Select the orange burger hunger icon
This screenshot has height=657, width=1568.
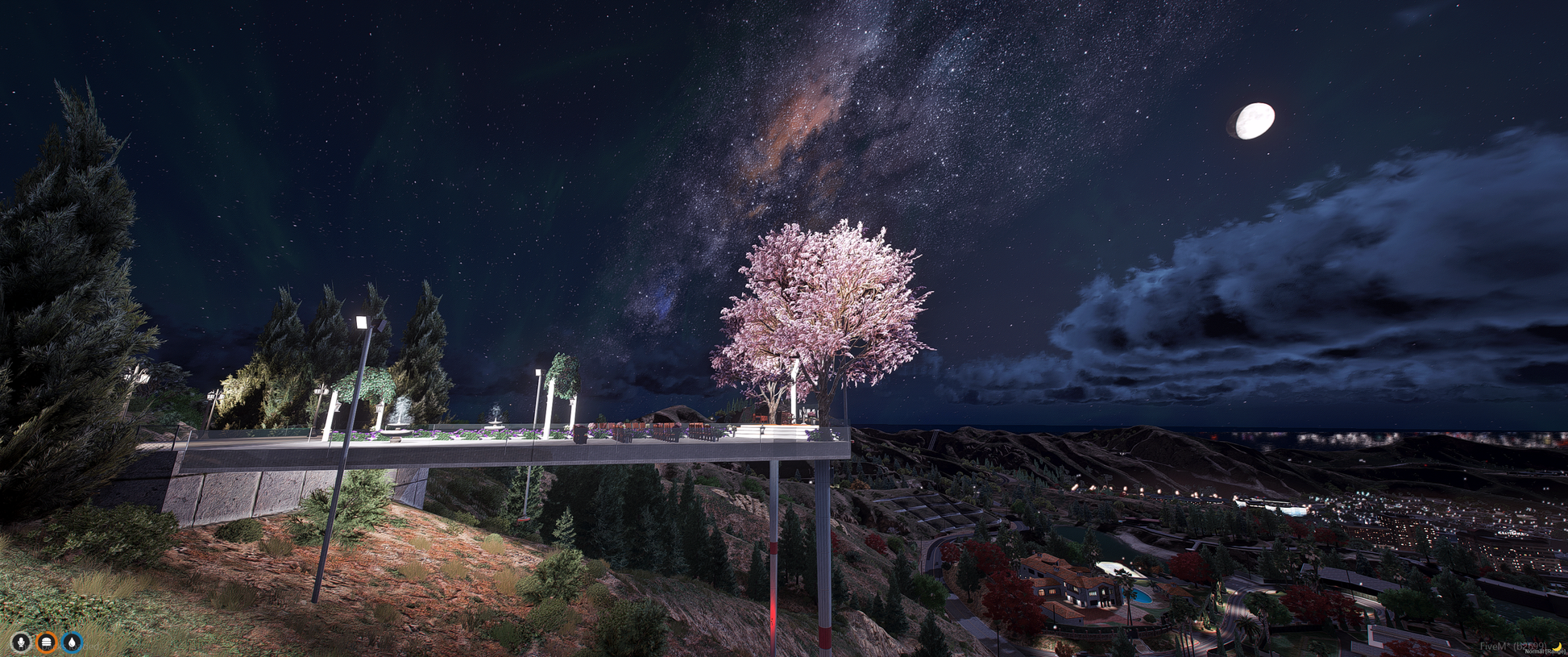click(47, 642)
